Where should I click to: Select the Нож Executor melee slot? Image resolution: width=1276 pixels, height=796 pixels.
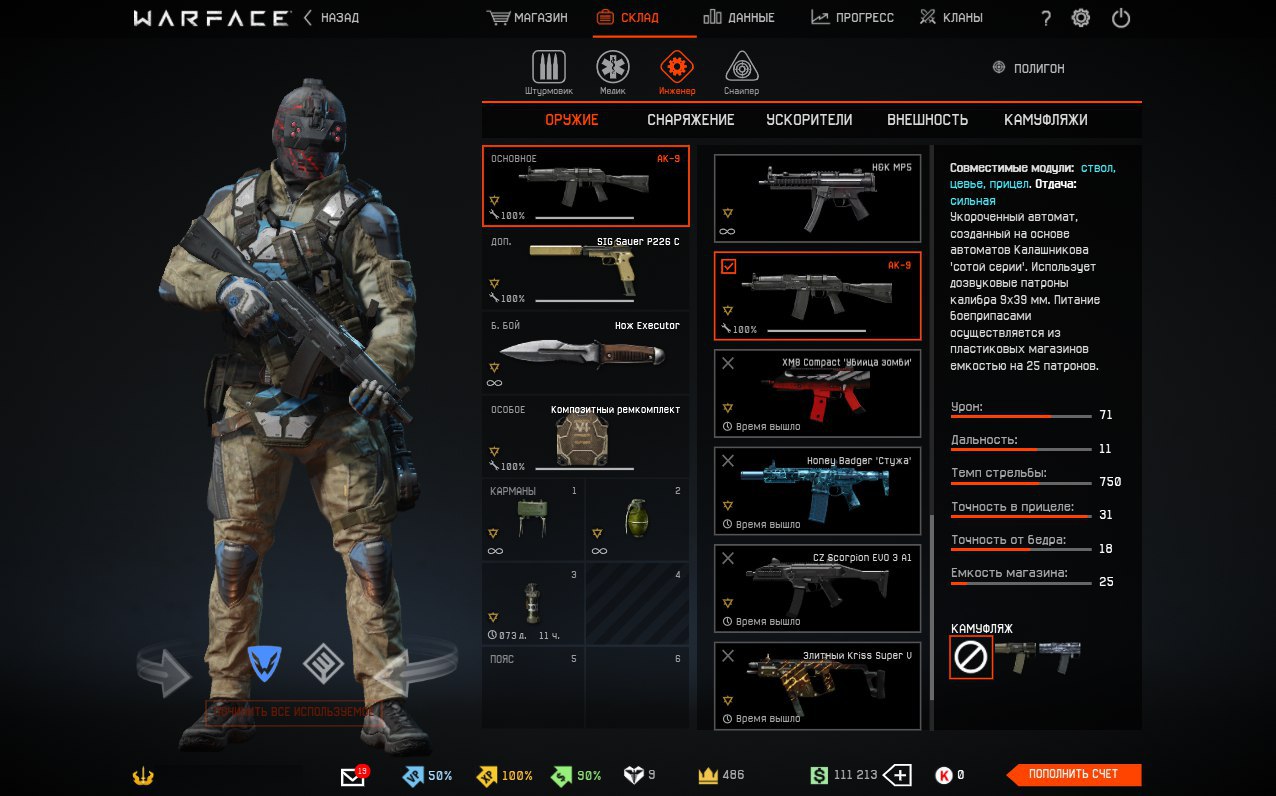click(x=585, y=354)
